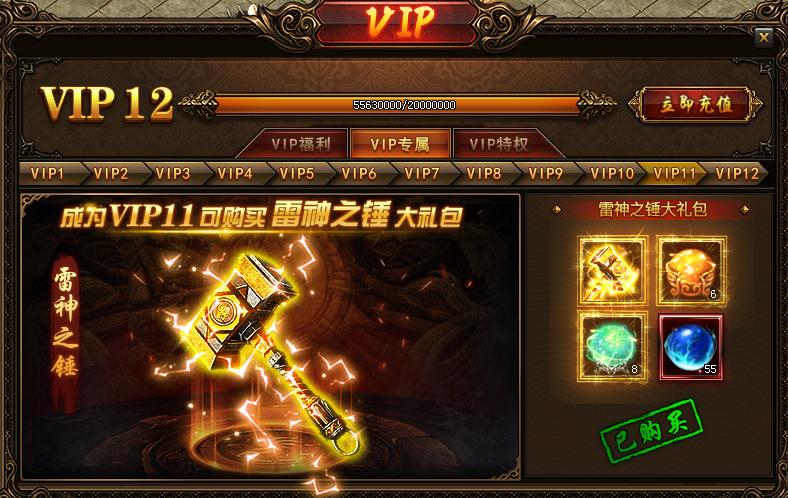The width and height of the screenshot is (788, 498).
Task: Switch to the VIP4 level tab
Action: 235,173
